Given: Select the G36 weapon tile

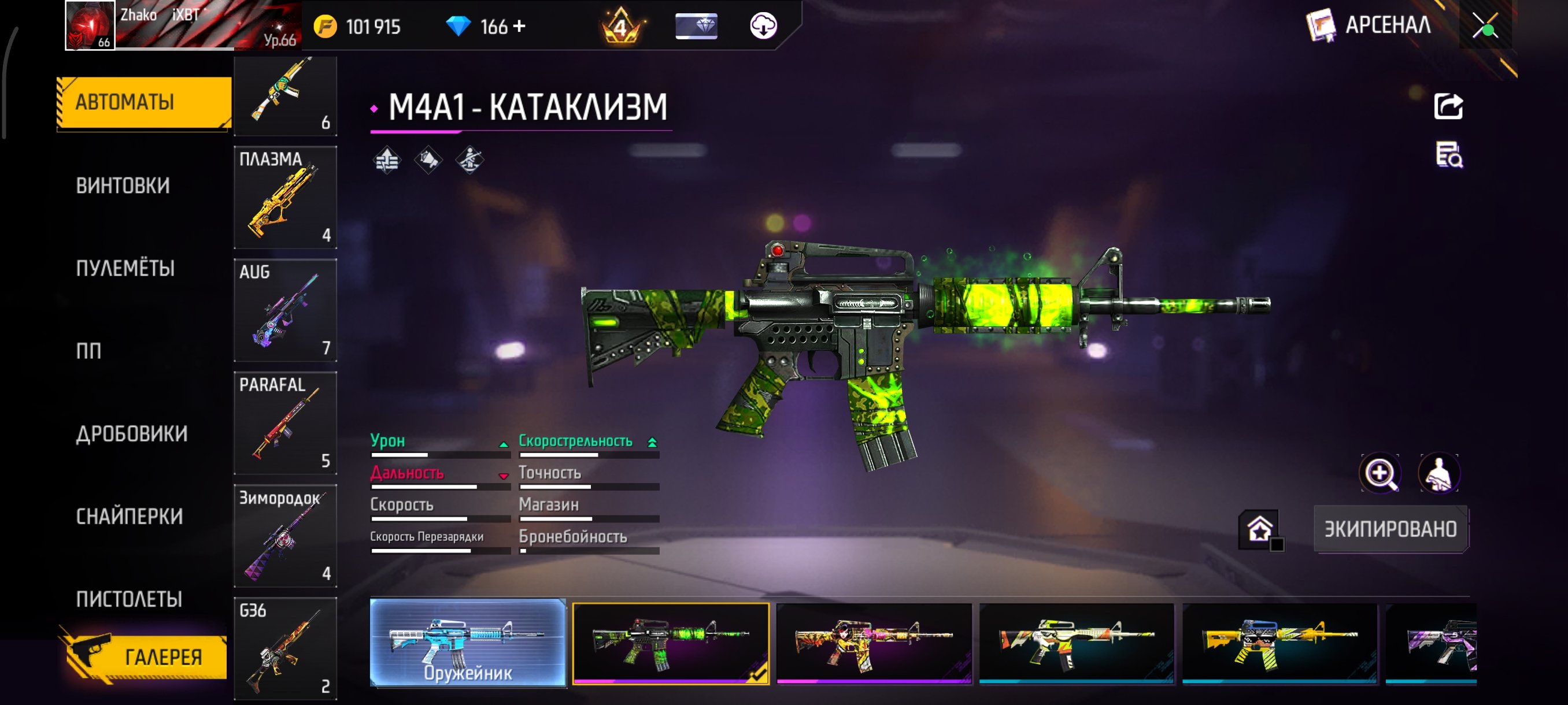Looking at the screenshot, I should tap(285, 648).
